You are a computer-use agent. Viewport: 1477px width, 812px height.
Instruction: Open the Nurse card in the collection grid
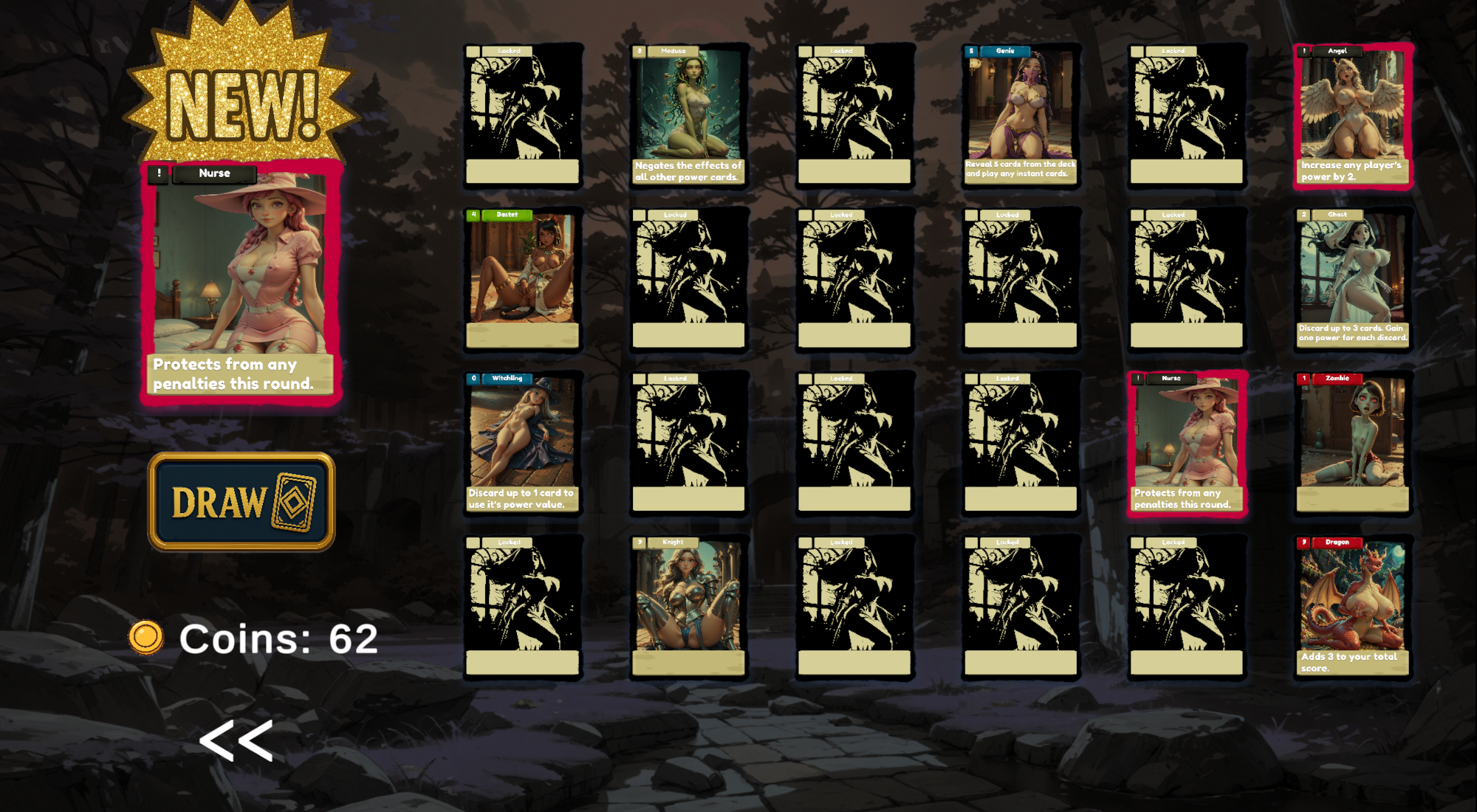tap(1187, 444)
